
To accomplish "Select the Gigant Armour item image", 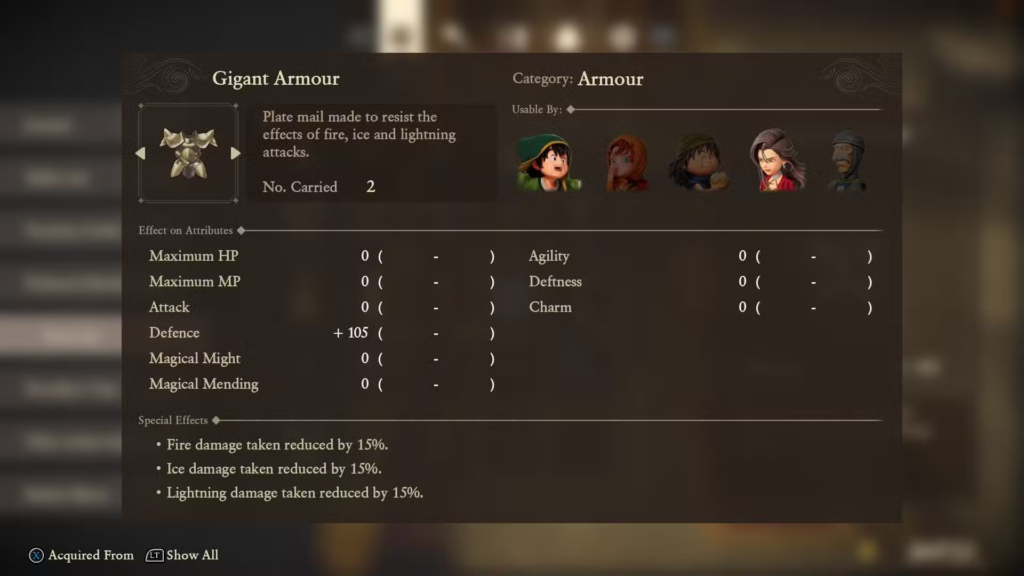I will pos(188,153).
